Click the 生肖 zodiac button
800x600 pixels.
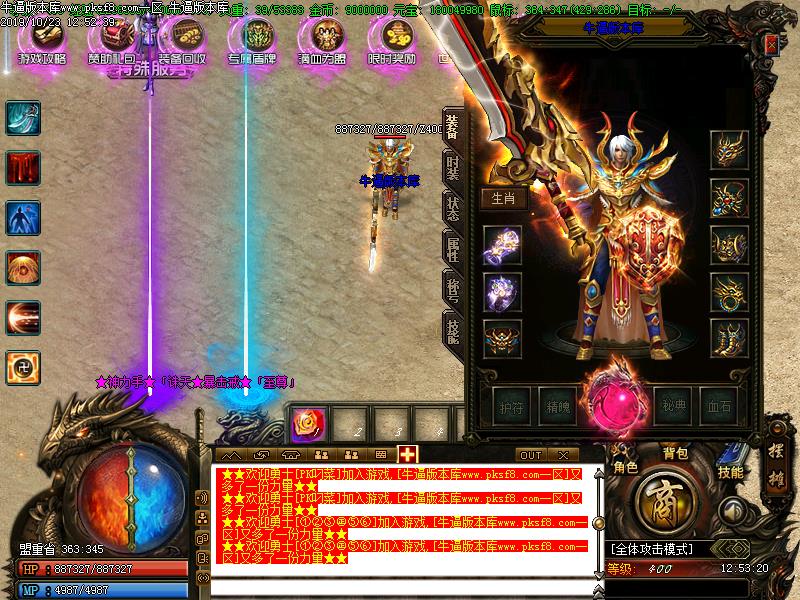click(503, 198)
